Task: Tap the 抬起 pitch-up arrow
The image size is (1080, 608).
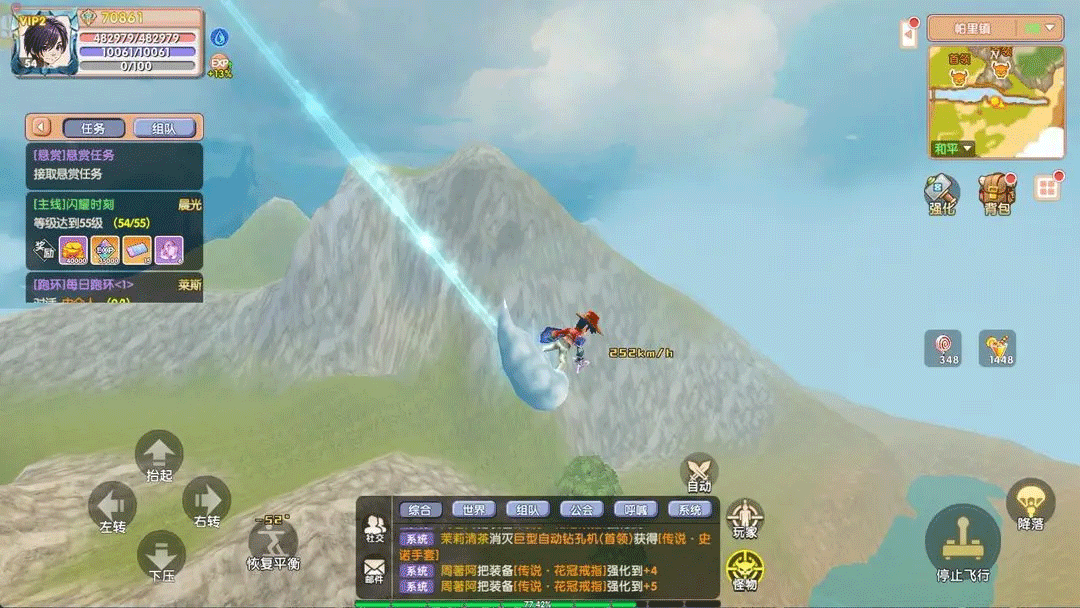Action: (x=159, y=454)
